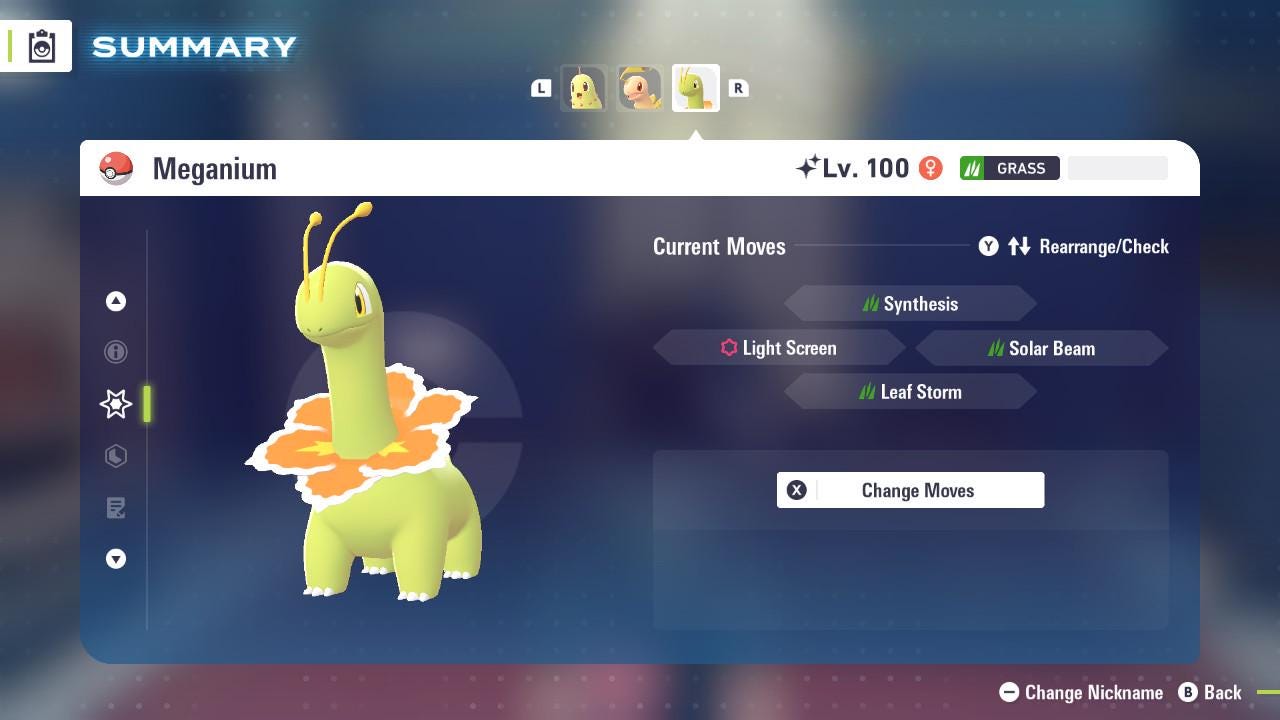Click the down arrow at the bottom of the sidebar
The height and width of the screenshot is (720, 1280).
point(115,559)
